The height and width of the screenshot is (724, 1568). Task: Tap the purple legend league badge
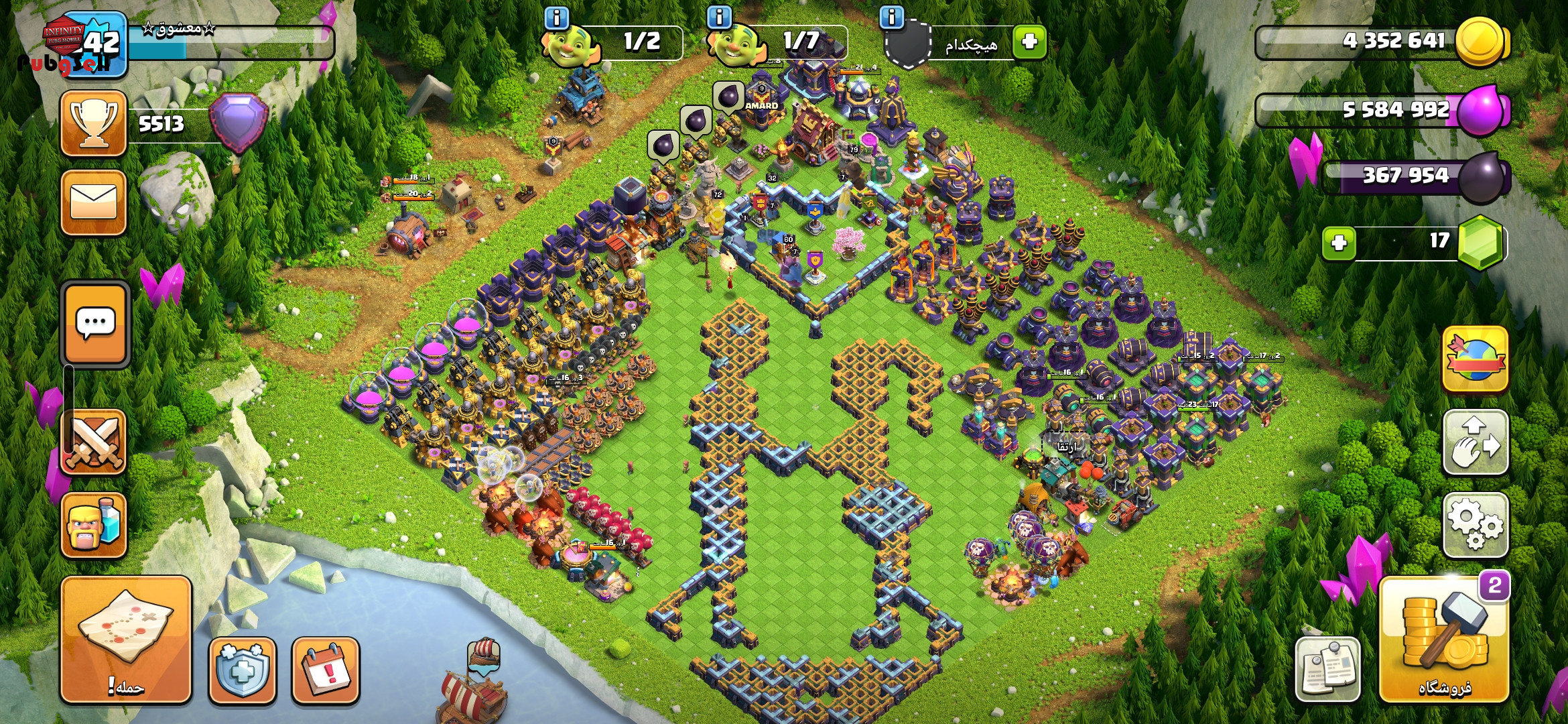pos(239,122)
